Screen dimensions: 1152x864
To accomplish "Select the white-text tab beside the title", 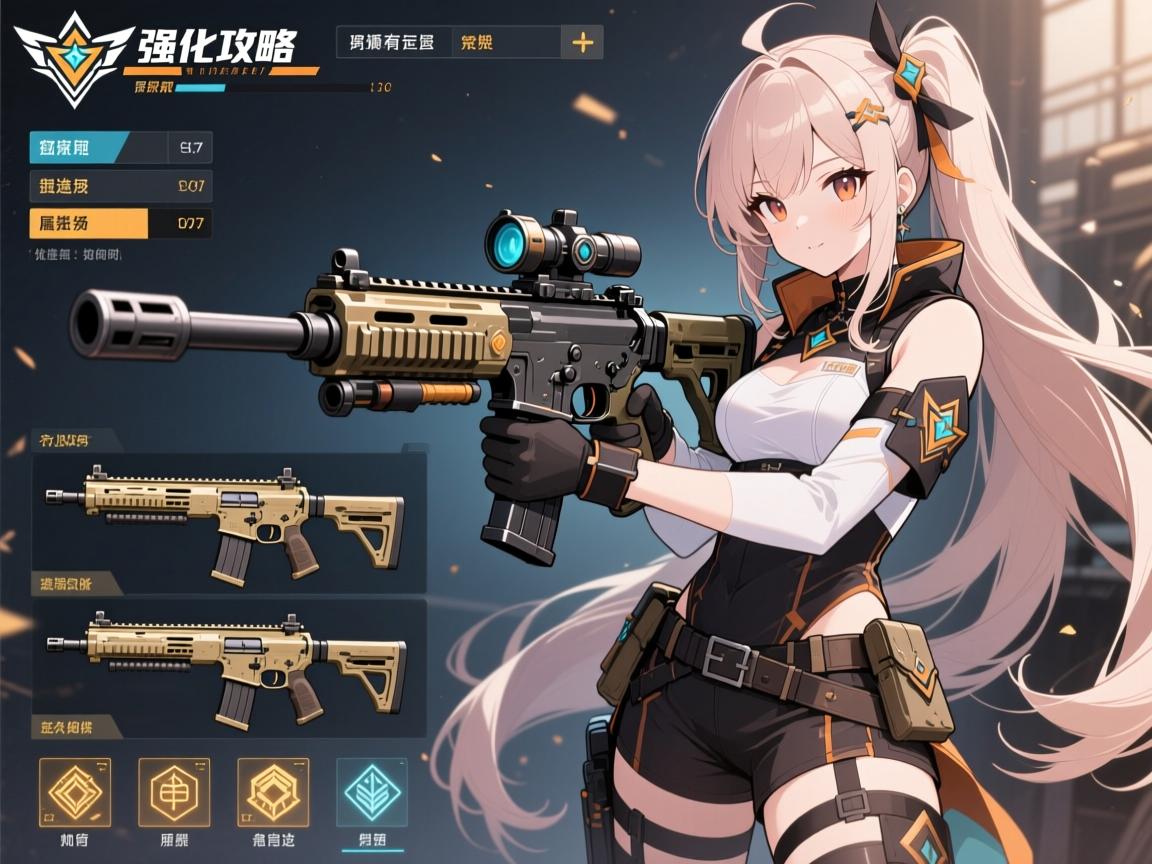I will click(392, 43).
